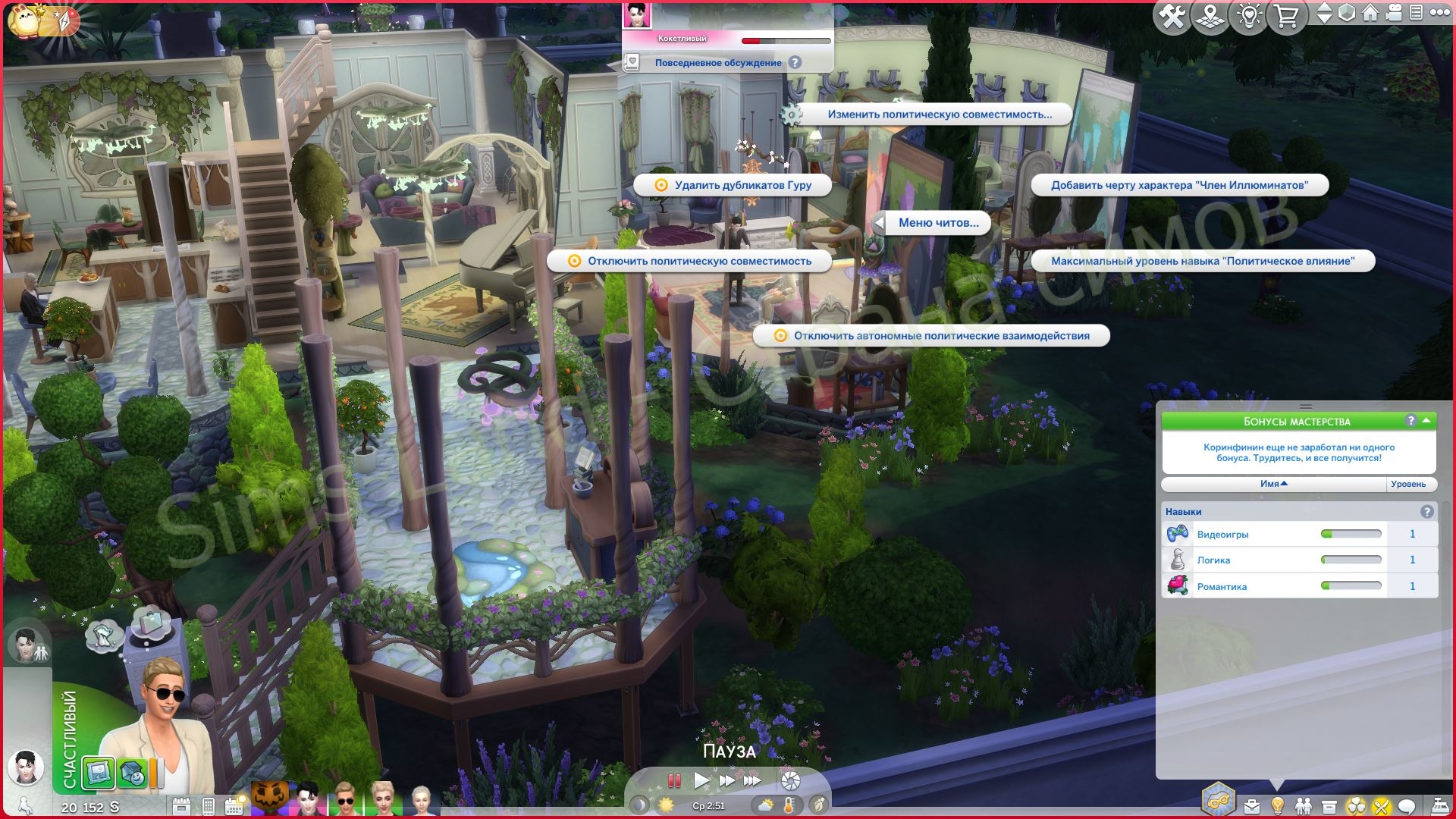The height and width of the screenshot is (819, 1456).
Task: Open the shopping cart store button
Action: click(x=1286, y=17)
